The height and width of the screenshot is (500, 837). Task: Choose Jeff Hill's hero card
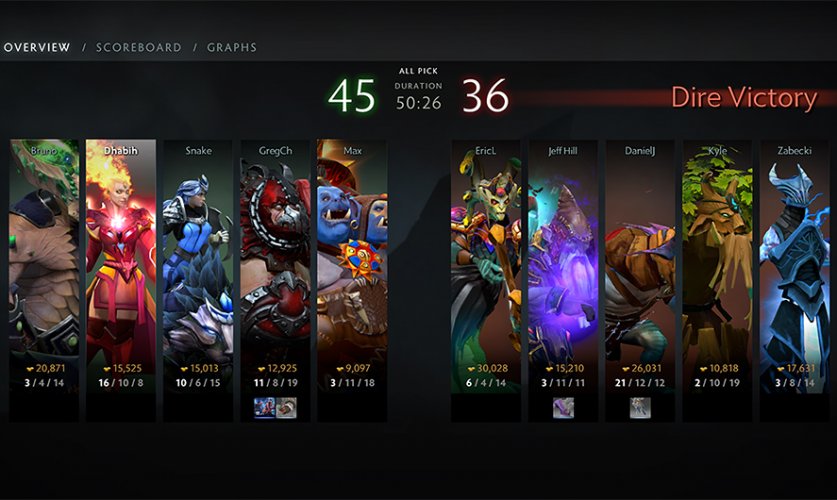pos(563,260)
